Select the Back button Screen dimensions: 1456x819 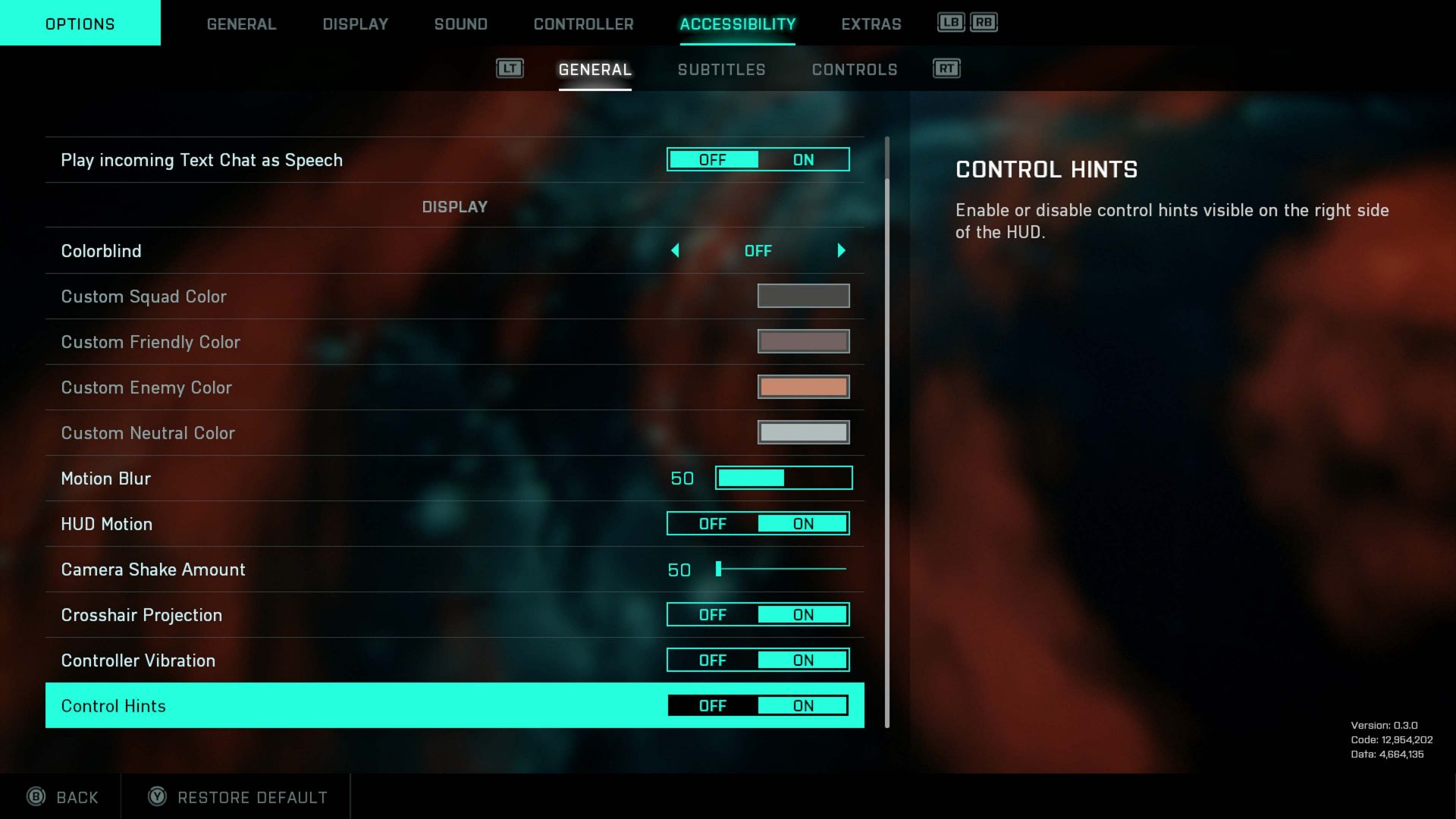tap(62, 797)
